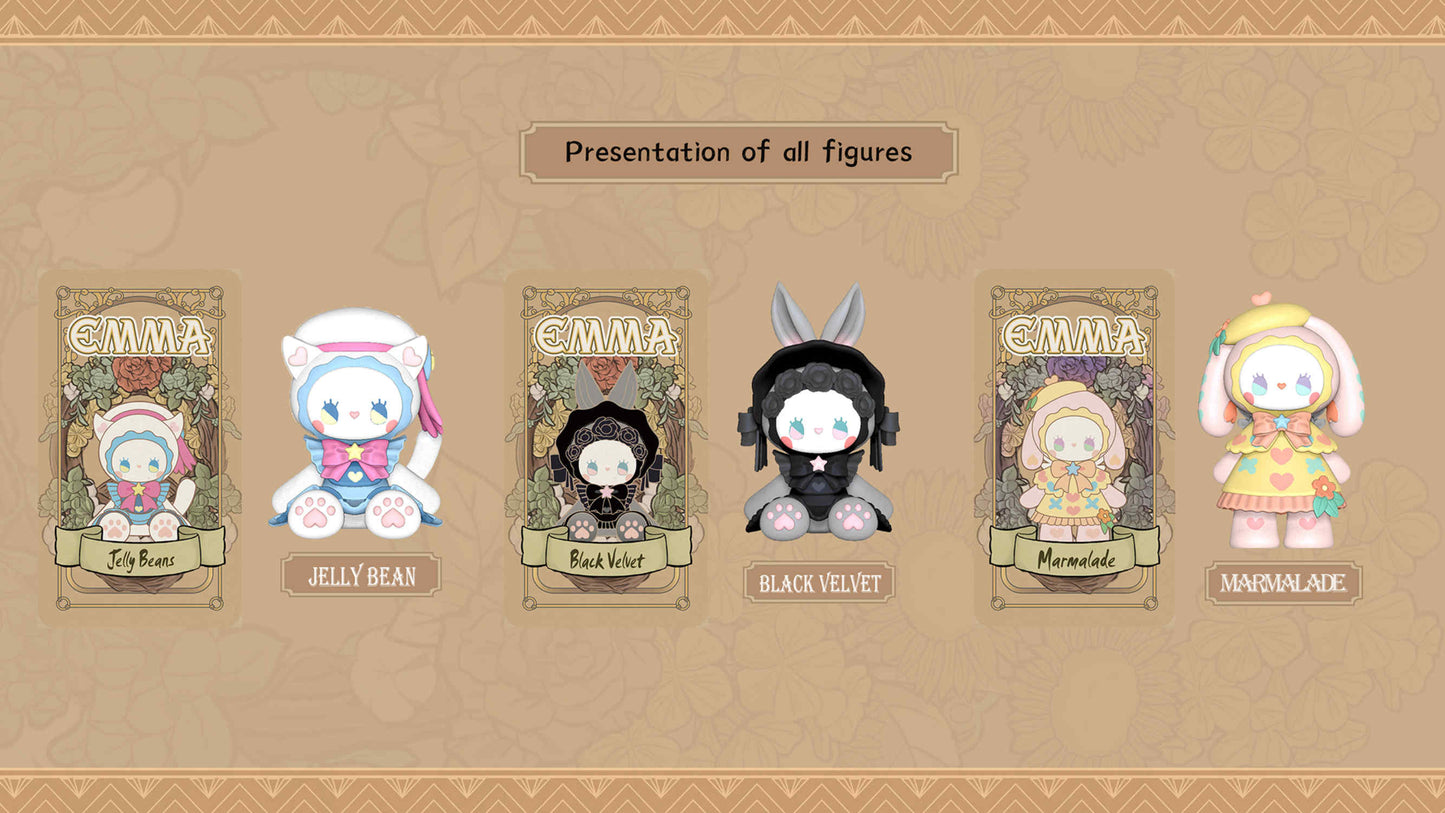Pick the Marmalade Emma card
This screenshot has height=813, width=1445.
click(1075, 447)
